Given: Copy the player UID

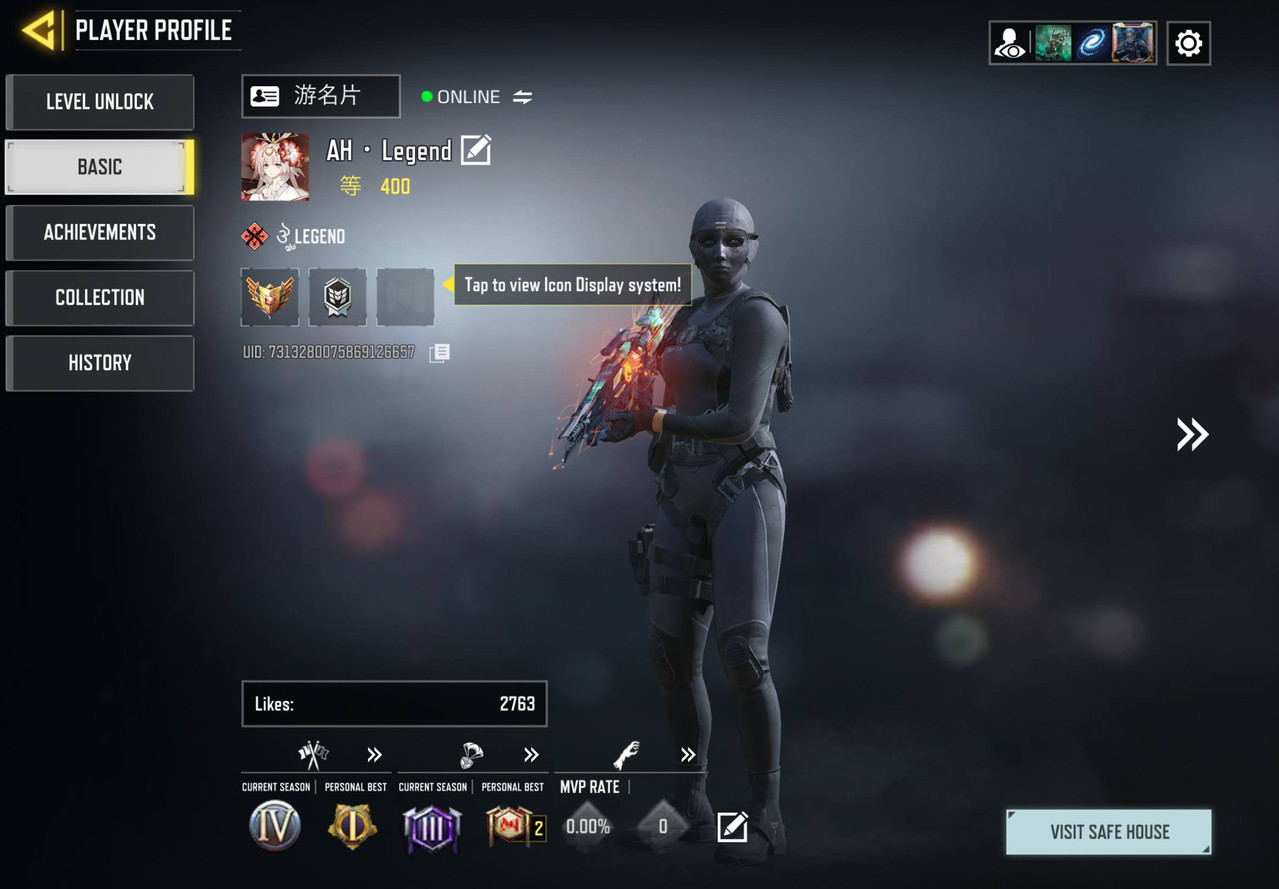Looking at the screenshot, I should point(439,353).
